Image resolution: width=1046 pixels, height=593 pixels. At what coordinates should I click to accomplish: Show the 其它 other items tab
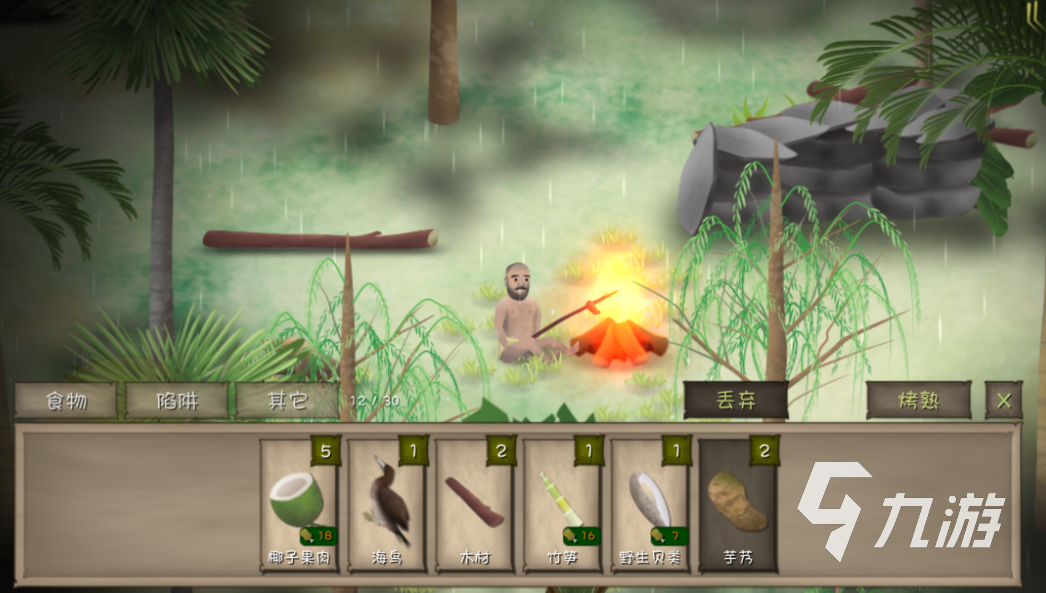287,401
